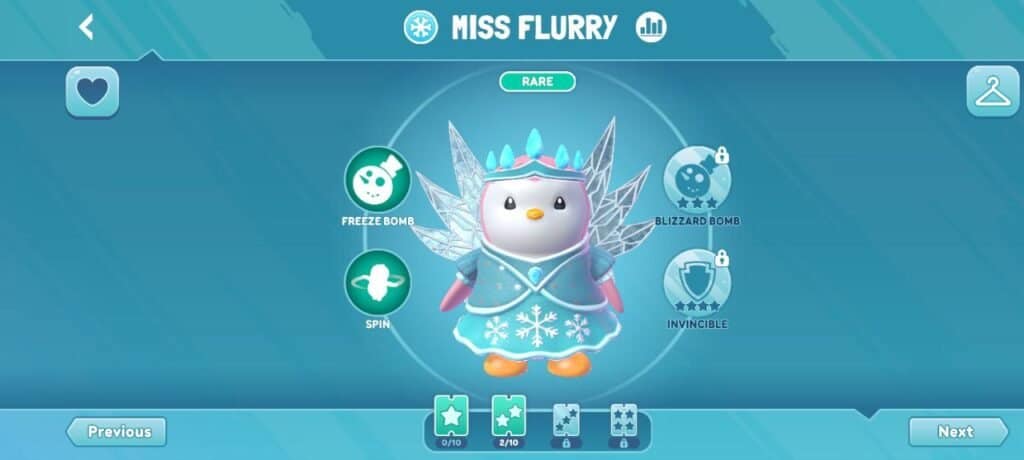1024x460 pixels.
Task: Choose the one-star card showing 0/10
Action: coord(451,418)
